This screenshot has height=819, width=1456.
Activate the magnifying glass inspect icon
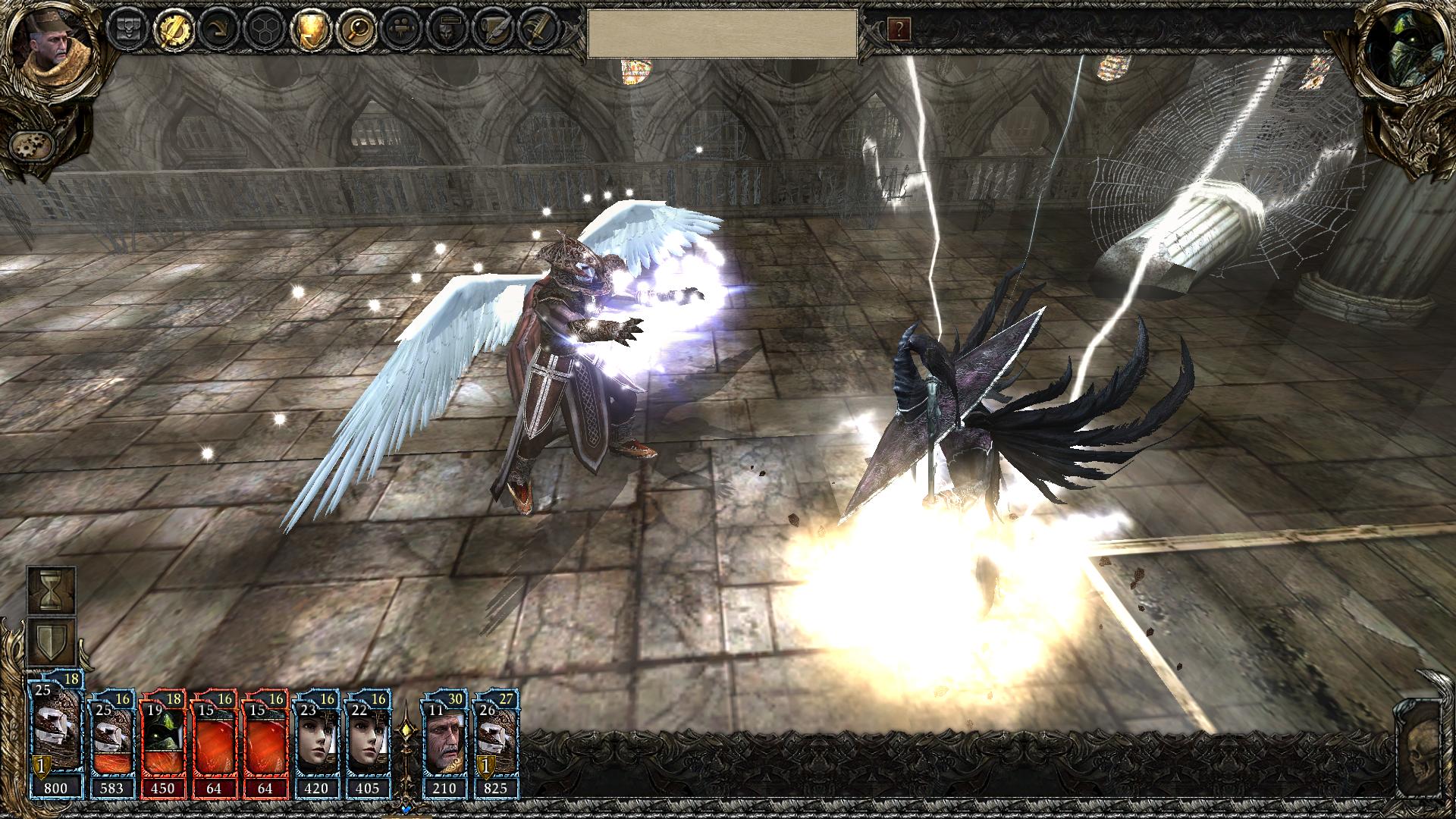click(356, 30)
